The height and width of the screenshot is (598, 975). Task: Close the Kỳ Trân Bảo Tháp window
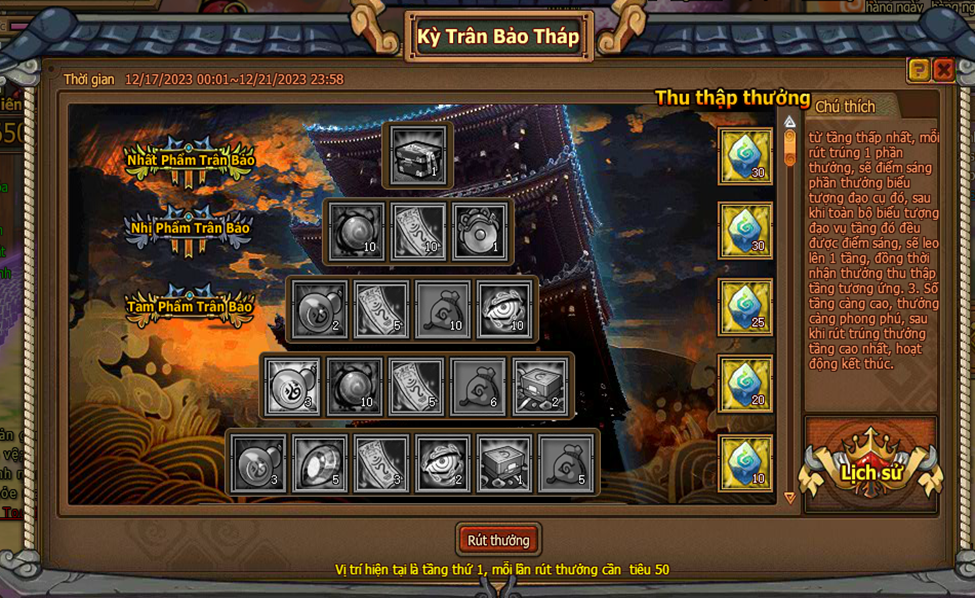tap(943, 70)
